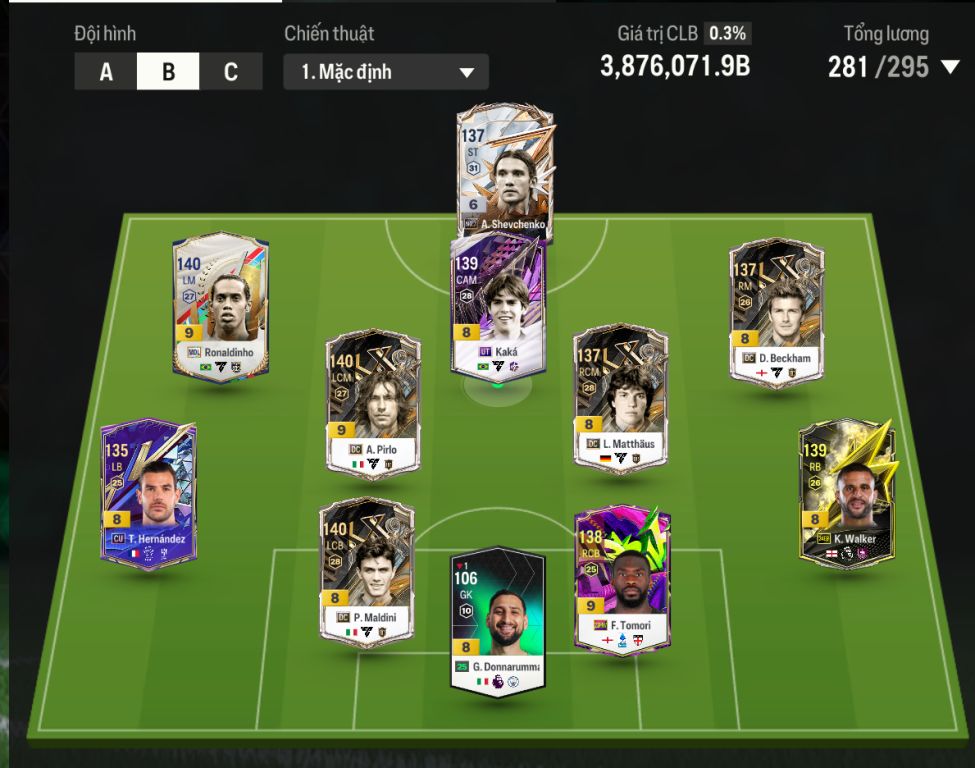
Task: Open the Mặc định tactics dropdown
Action: (x=386, y=72)
